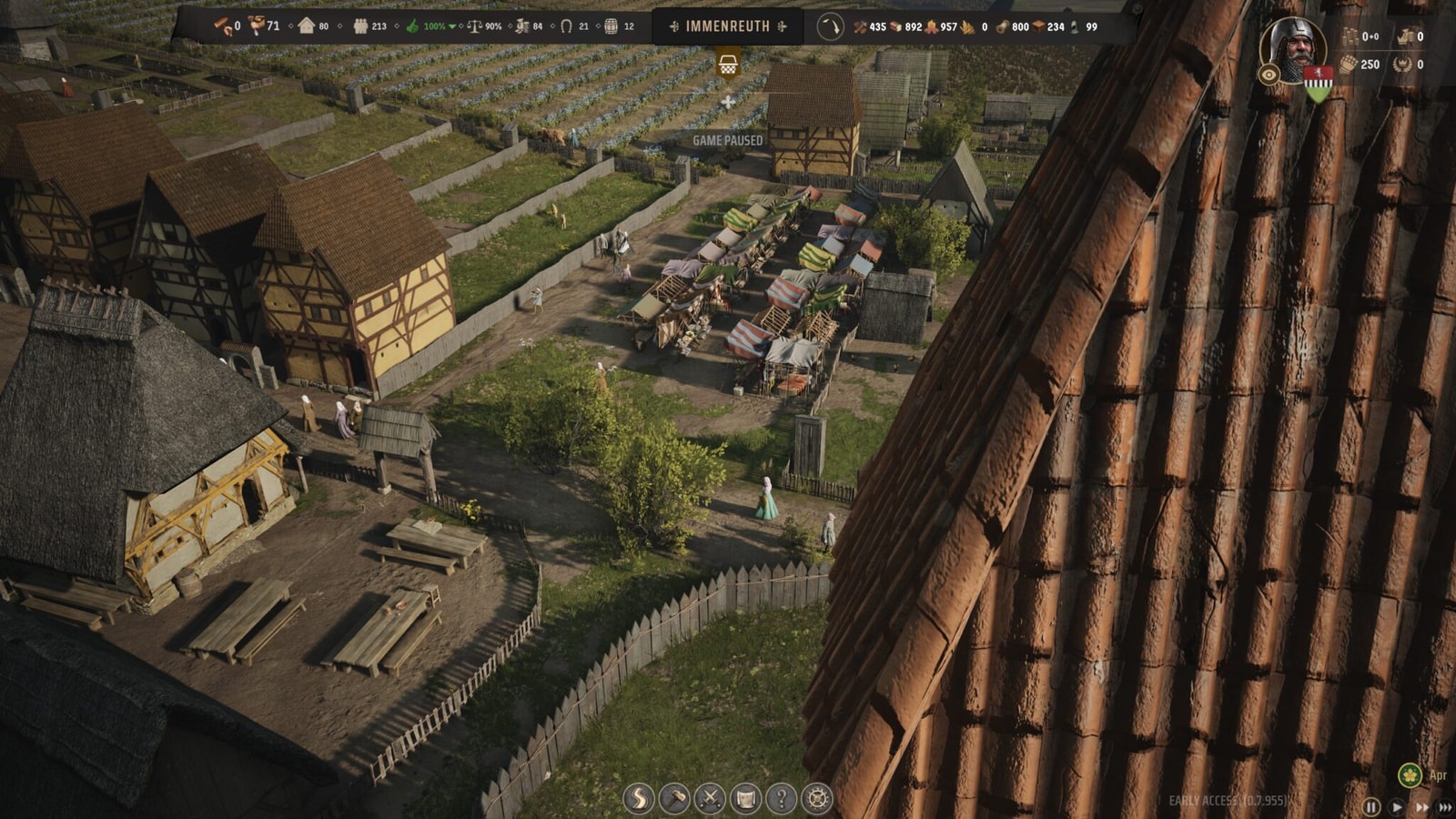Click the lord portrait in the corner
Image resolution: width=1456 pixels, height=819 pixels.
(x=1293, y=45)
